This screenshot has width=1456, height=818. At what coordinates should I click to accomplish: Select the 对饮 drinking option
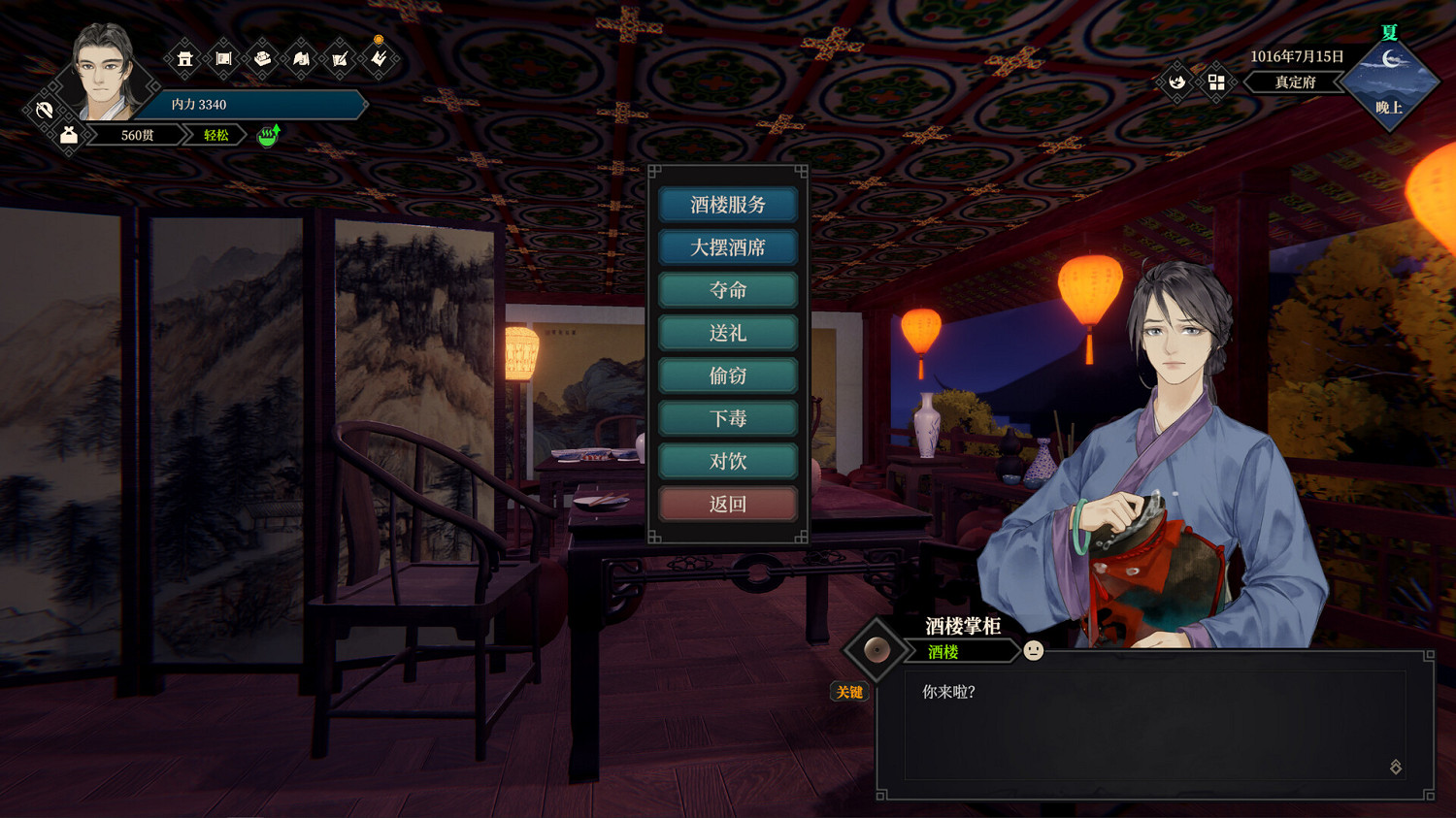coord(728,461)
